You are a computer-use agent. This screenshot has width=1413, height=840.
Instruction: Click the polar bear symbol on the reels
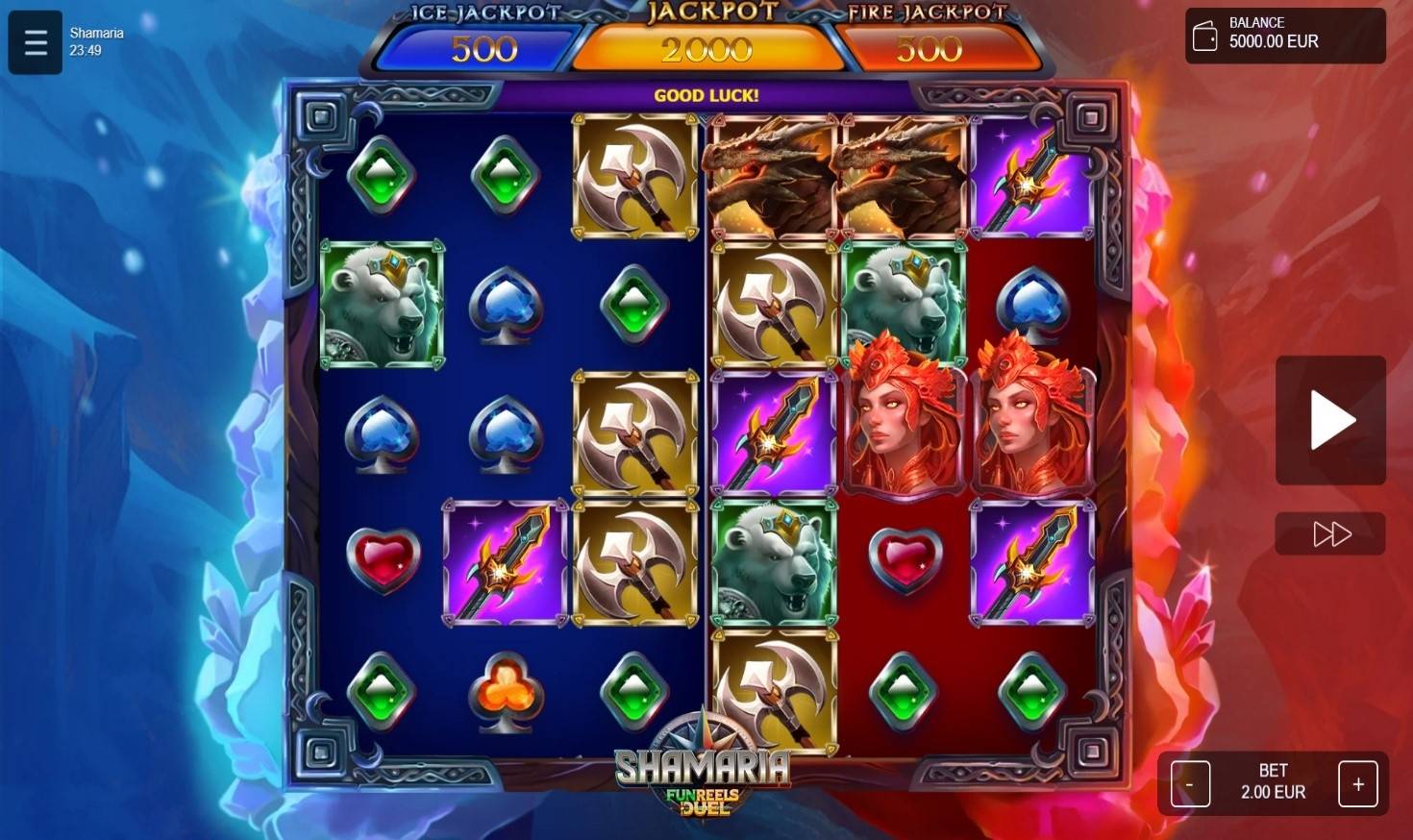pos(383,306)
